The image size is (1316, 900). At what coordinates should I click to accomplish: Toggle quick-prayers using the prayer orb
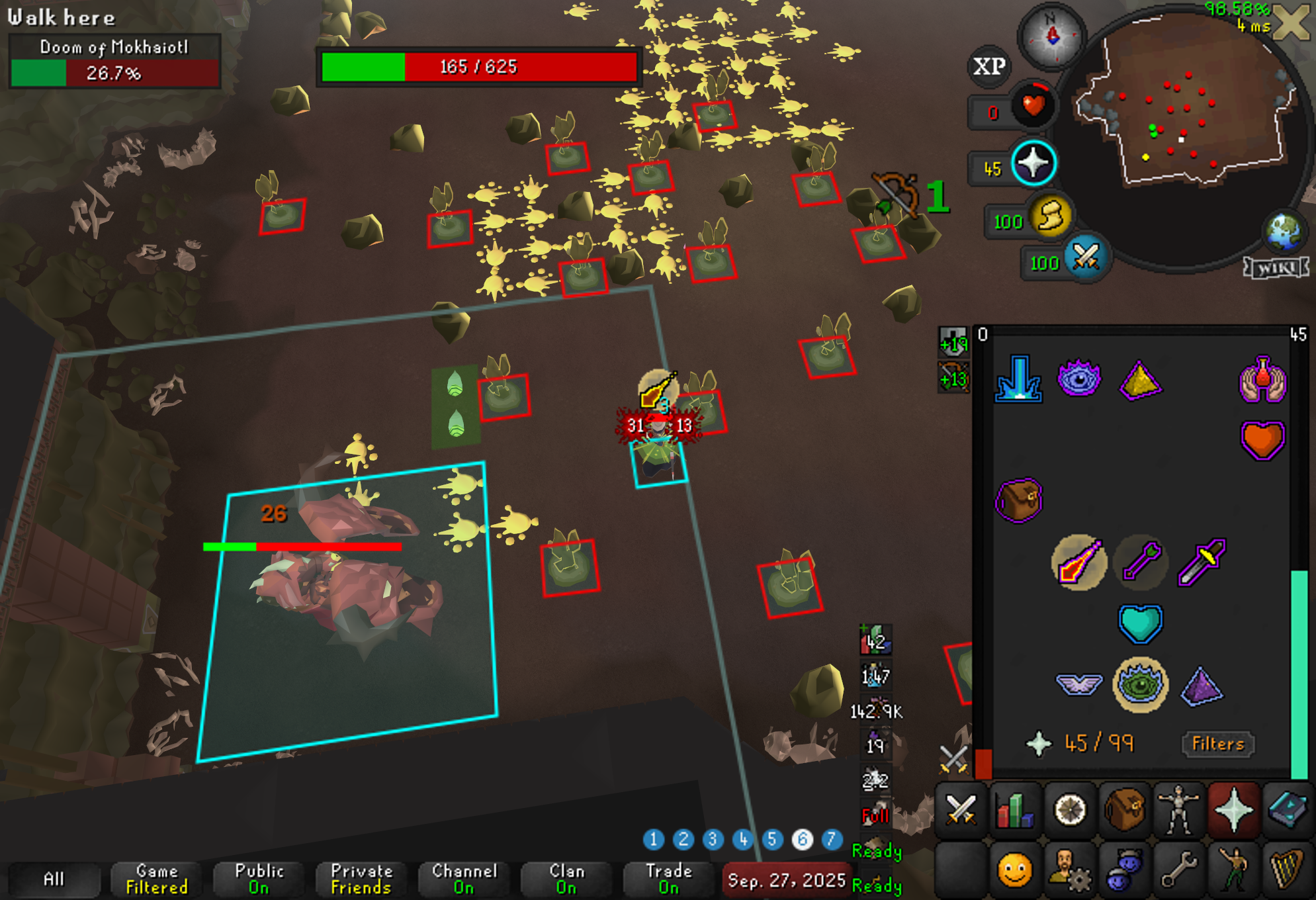coord(1033,163)
